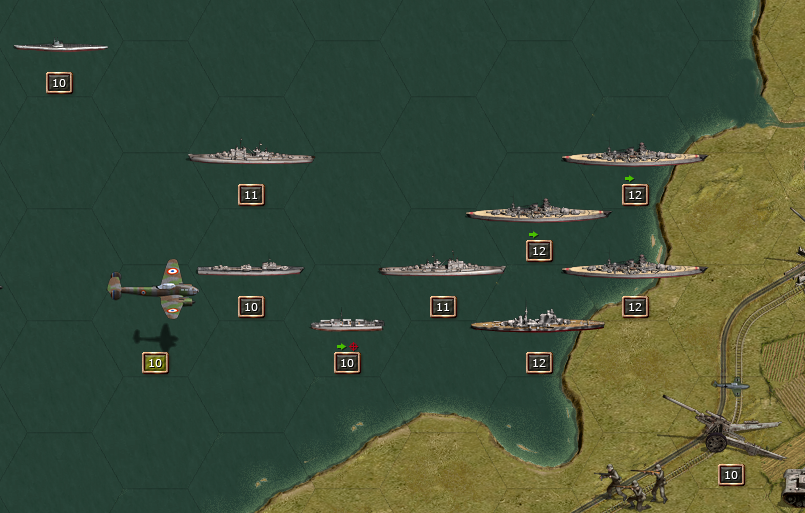Select the small warship with green and red markers
The image size is (805, 513).
point(346,325)
